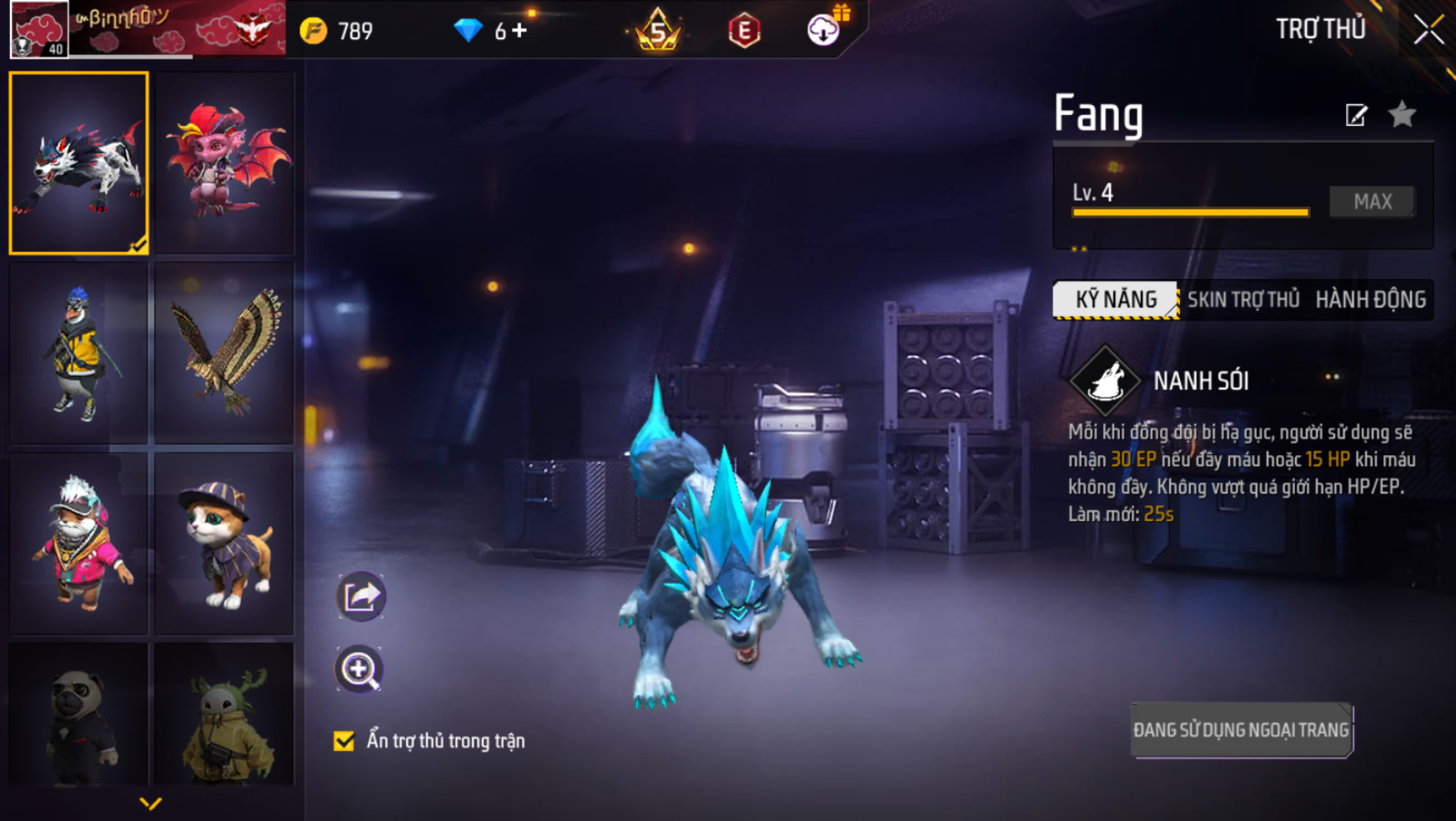This screenshot has width=1456, height=821.
Task: Zoom in on pet with magnifier
Action: click(x=359, y=669)
